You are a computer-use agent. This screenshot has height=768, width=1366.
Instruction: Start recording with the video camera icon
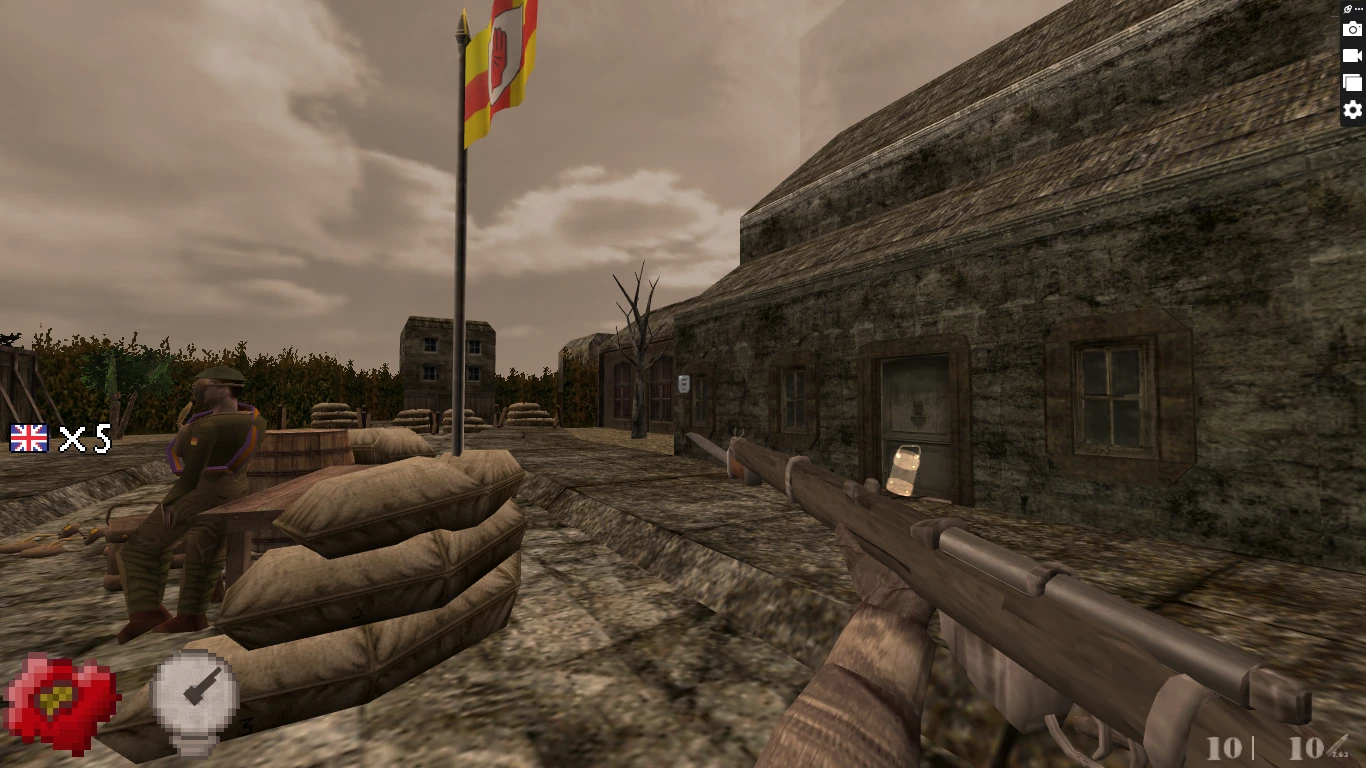pos(1352,56)
